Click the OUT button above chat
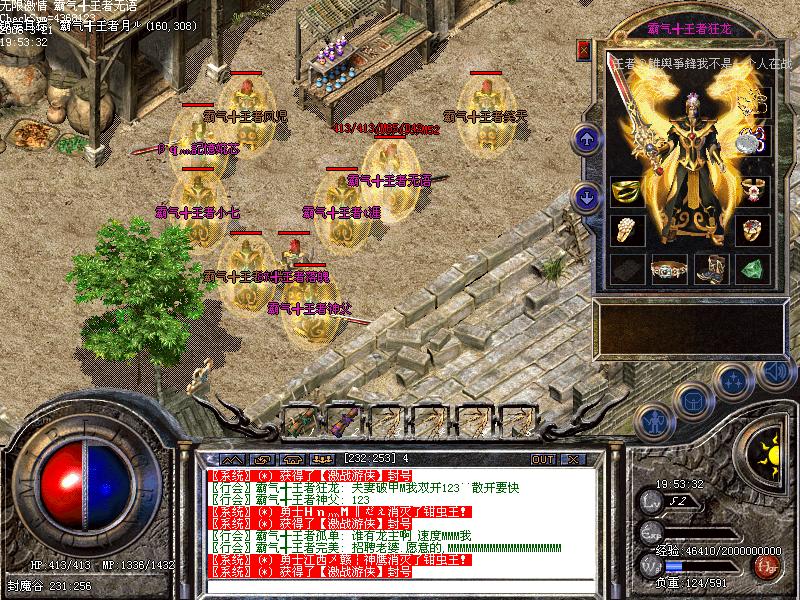Viewport: 800px width, 600px height. 542,459
